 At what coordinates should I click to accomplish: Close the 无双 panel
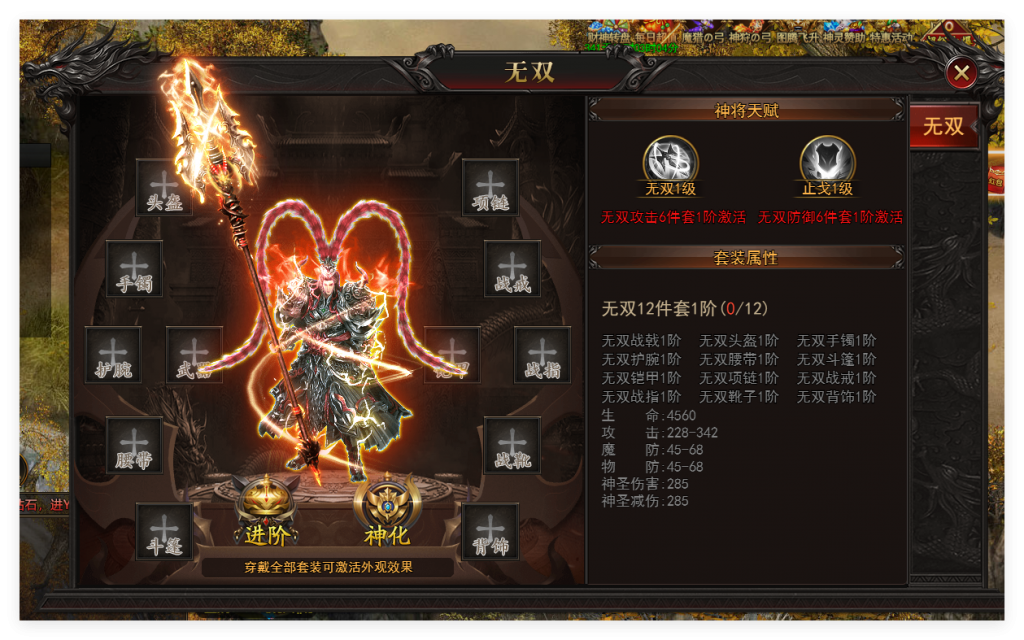tap(961, 72)
